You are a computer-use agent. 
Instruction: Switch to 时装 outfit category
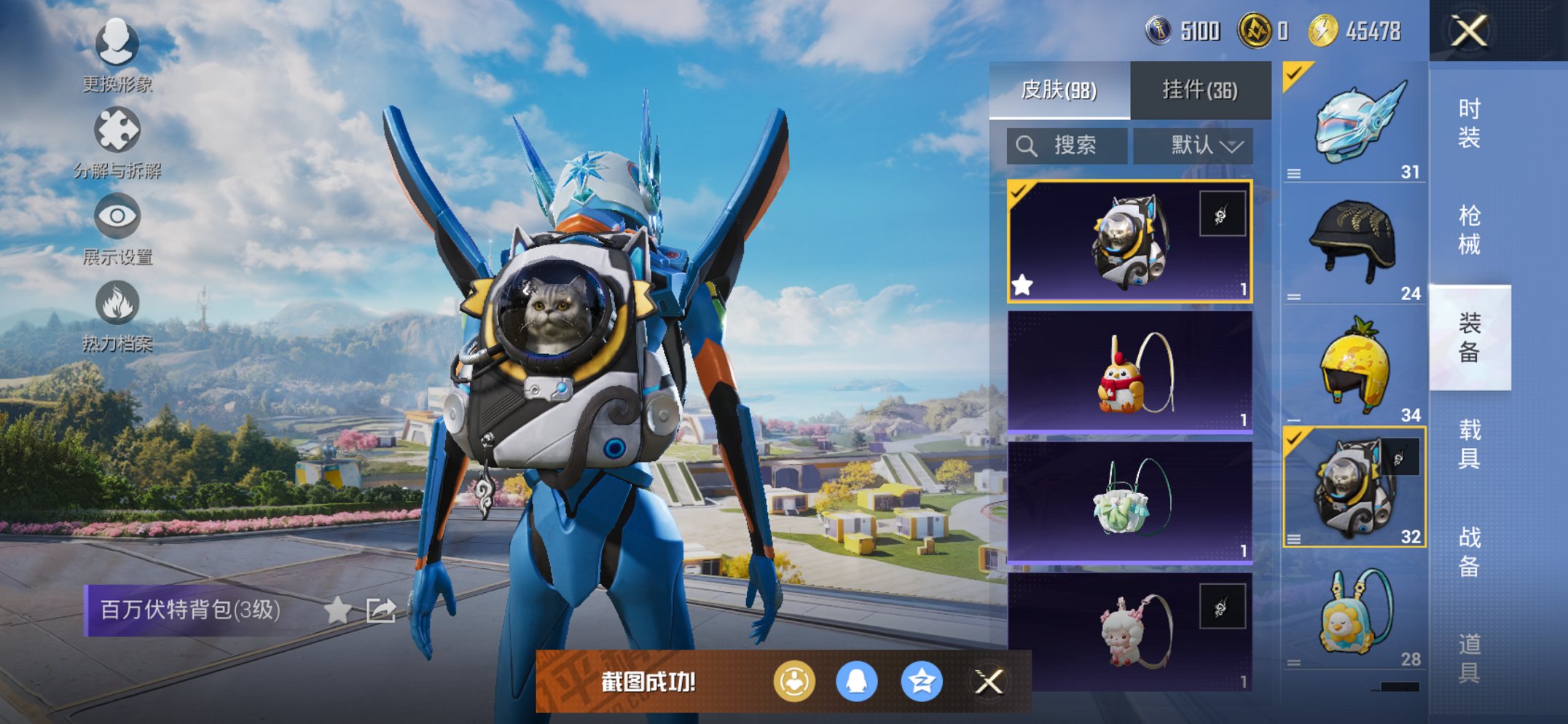click(x=1469, y=123)
